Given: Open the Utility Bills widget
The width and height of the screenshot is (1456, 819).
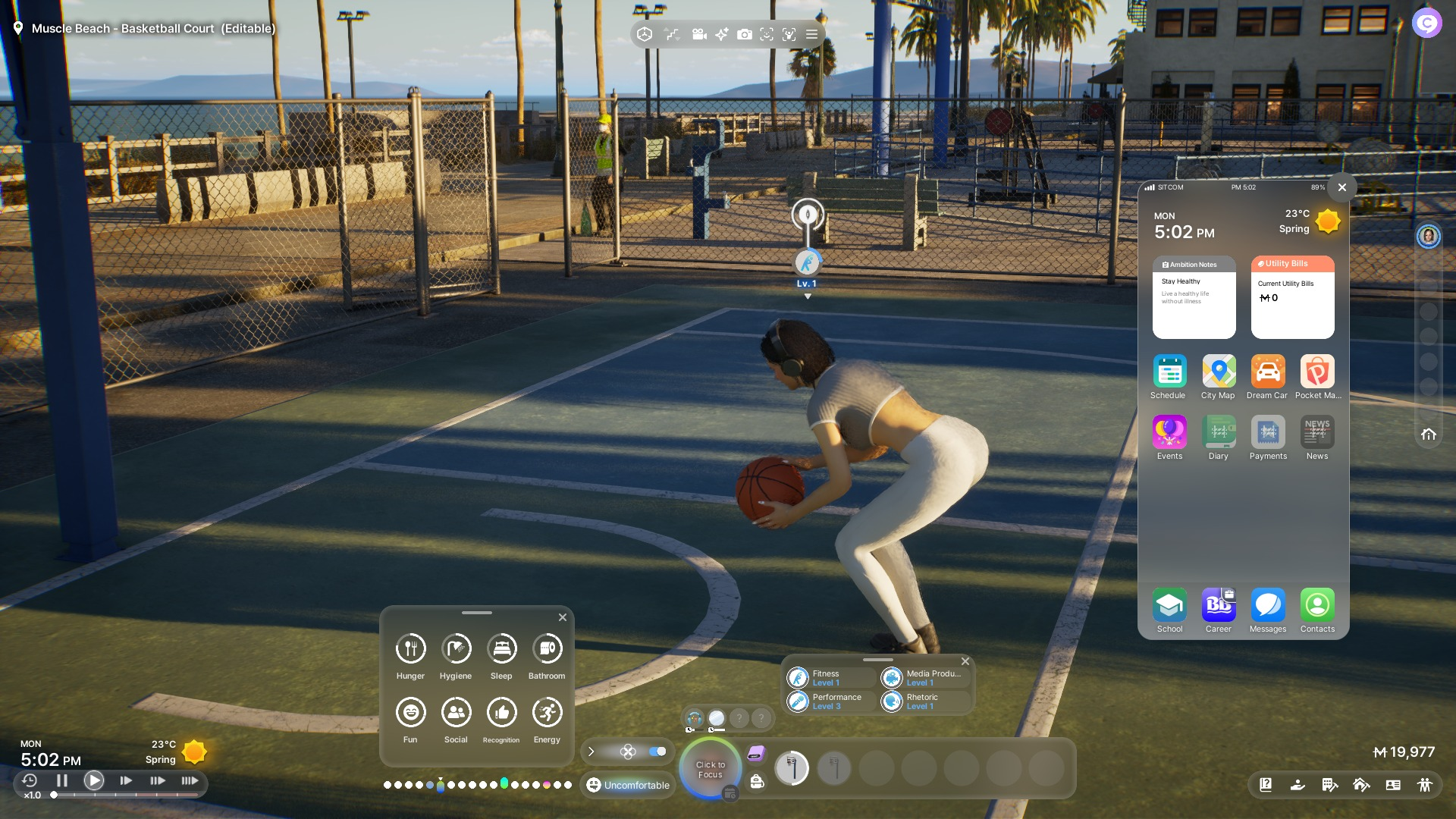Looking at the screenshot, I should pyautogui.click(x=1292, y=297).
